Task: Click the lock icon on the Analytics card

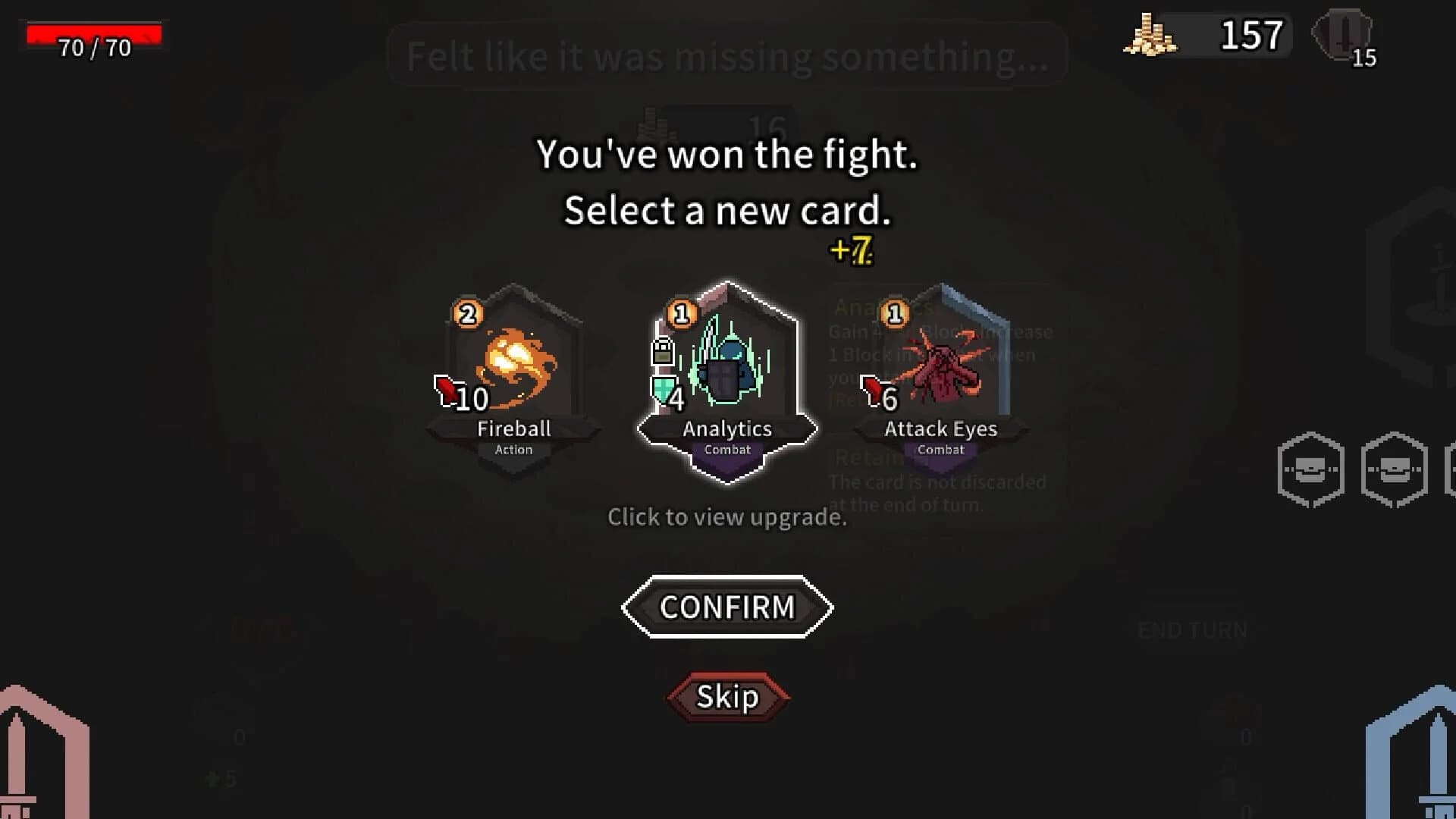Action: [x=664, y=349]
